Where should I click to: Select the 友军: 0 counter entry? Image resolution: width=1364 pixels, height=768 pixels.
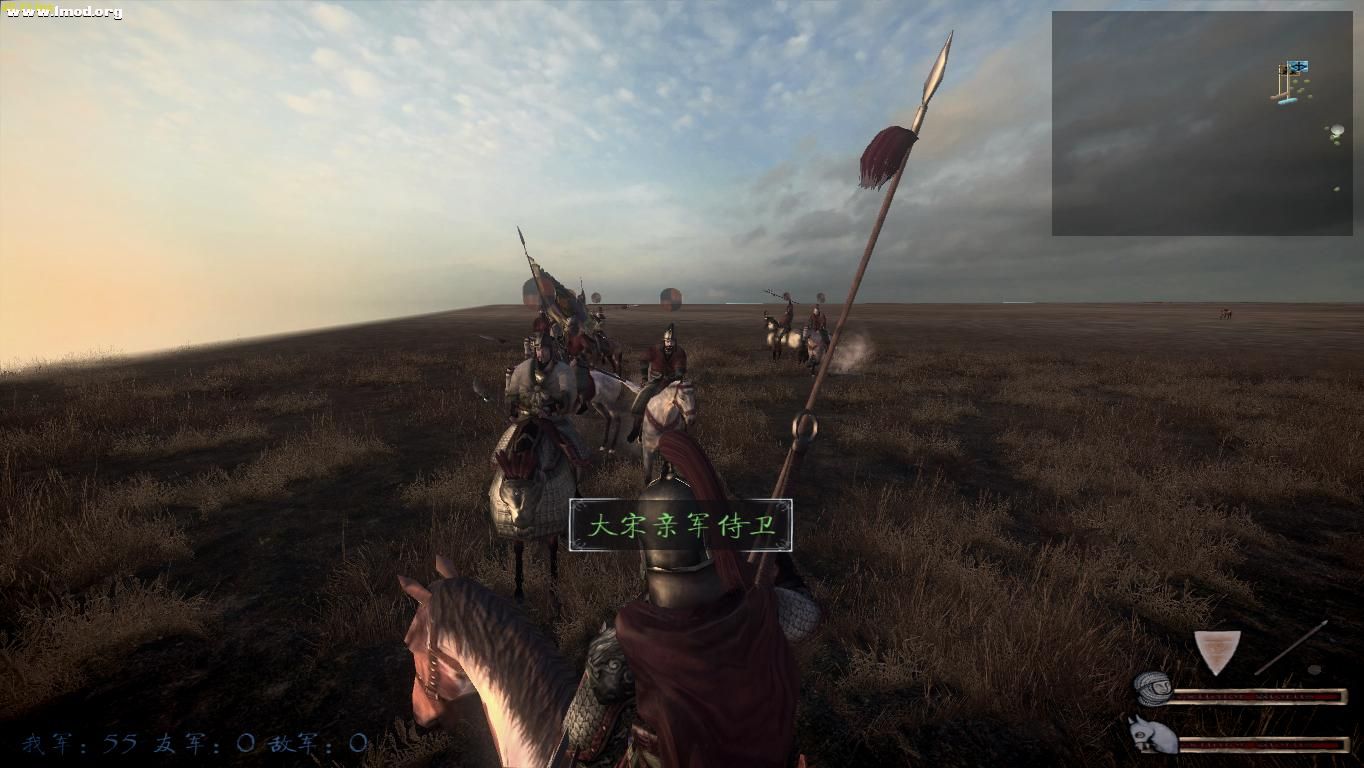tap(205, 742)
